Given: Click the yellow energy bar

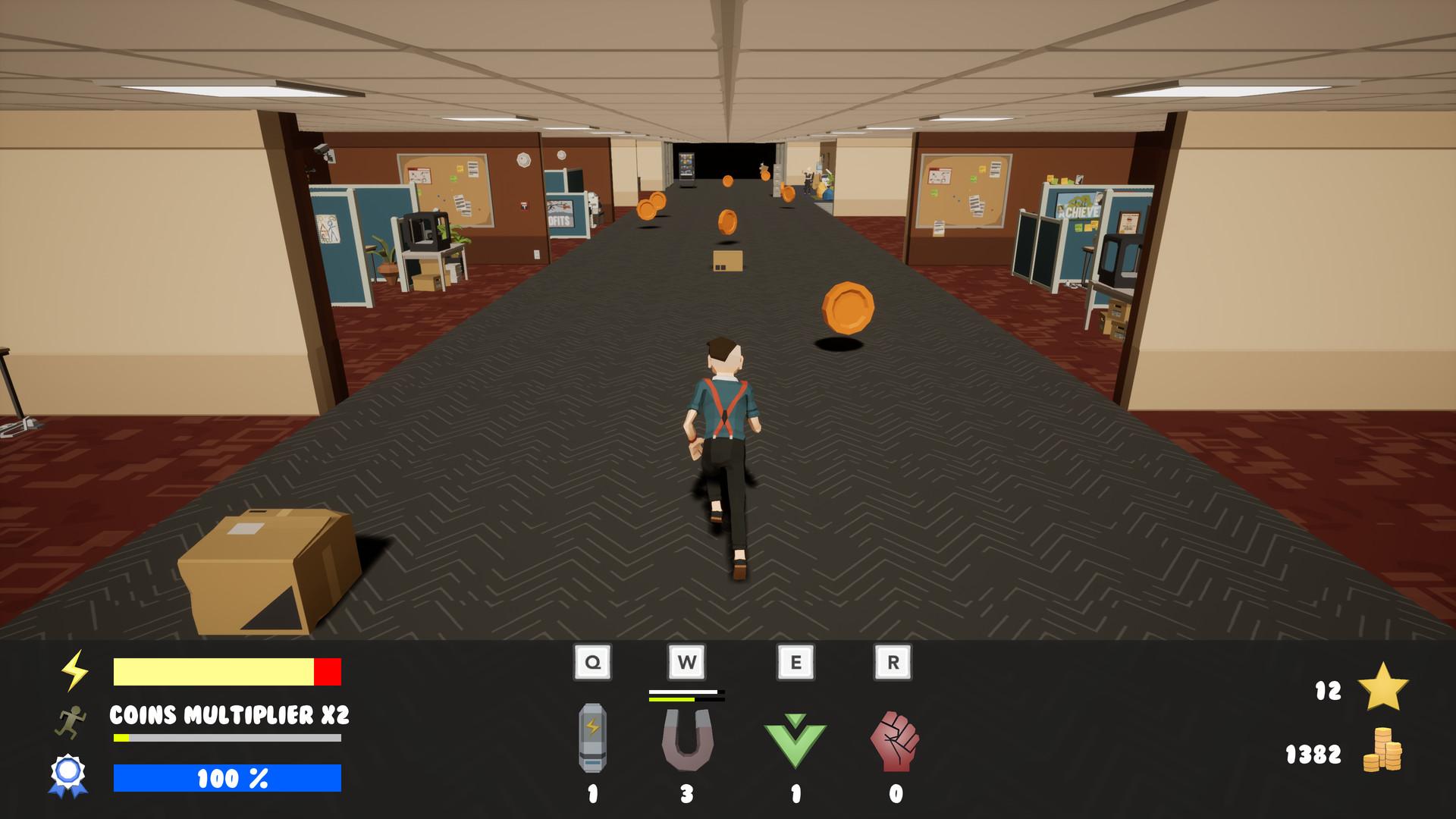Looking at the screenshot, I should click(220, 671).
